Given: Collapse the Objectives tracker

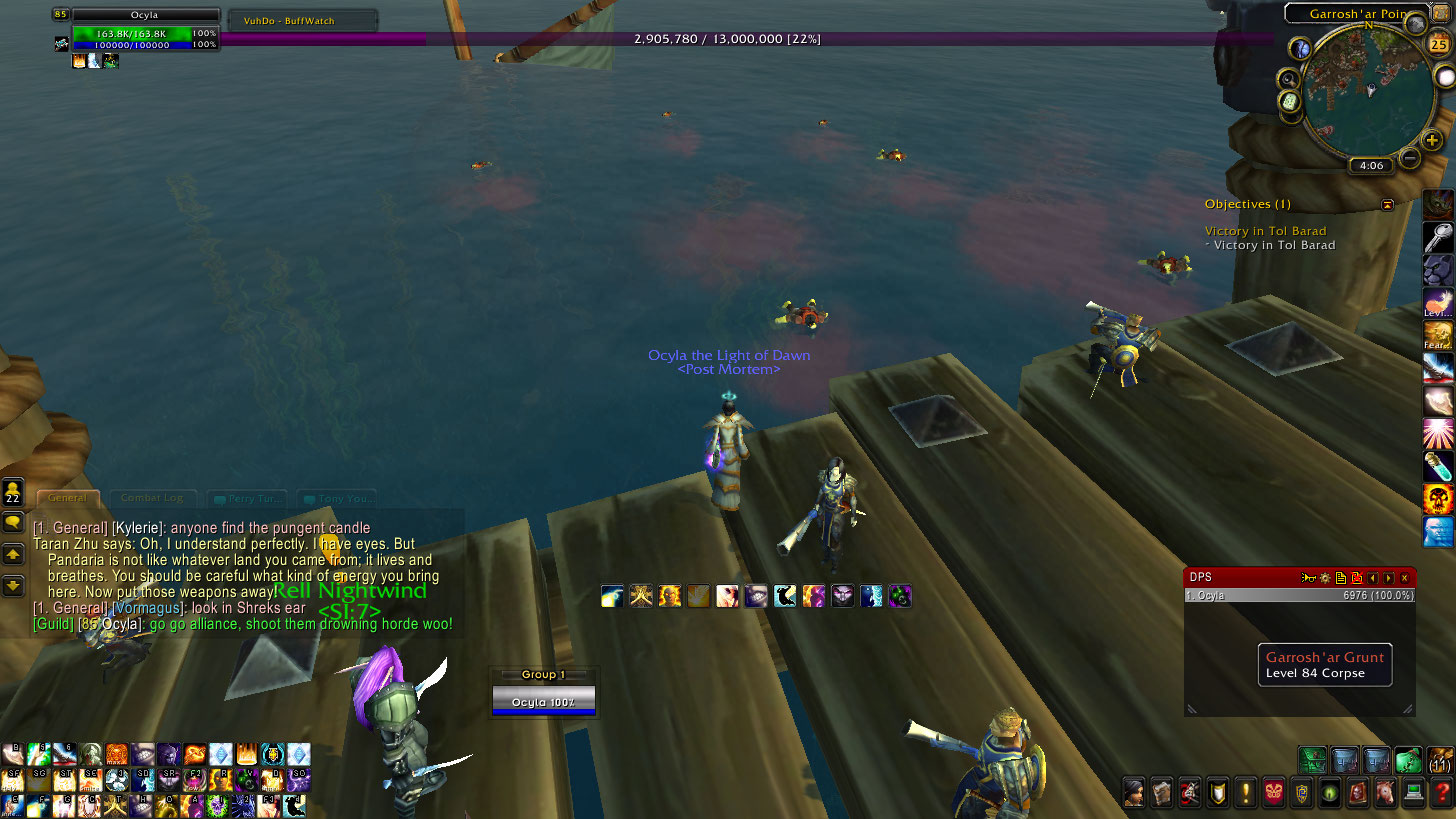Looking at the screenshot, I should (x=1387, y=204).
